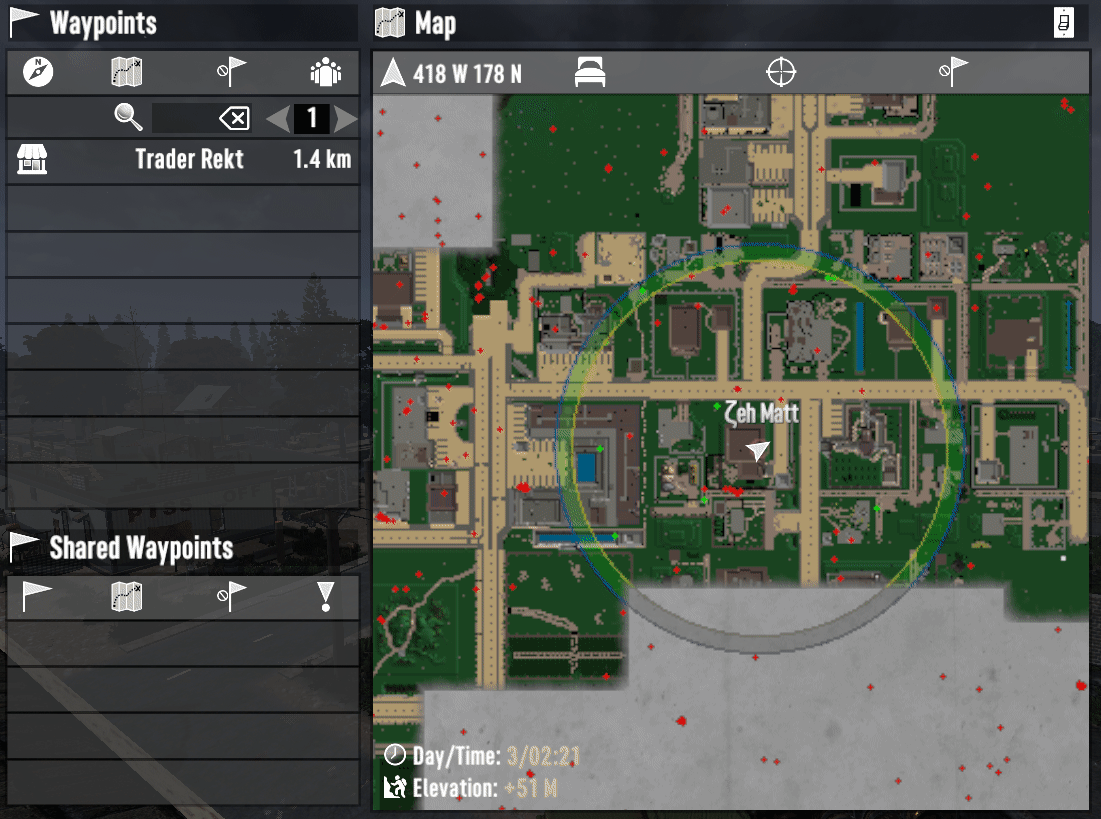
Task: Center the map using the crosshair icon
Action: tap(781, 73)
